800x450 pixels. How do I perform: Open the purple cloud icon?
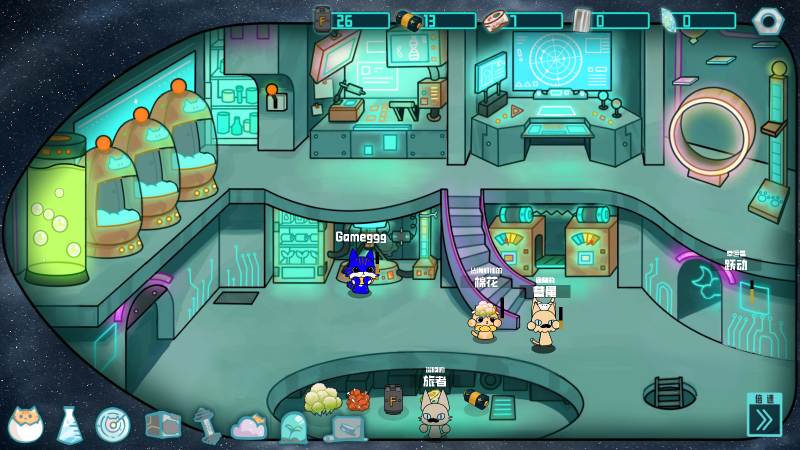tap(249, 427)
